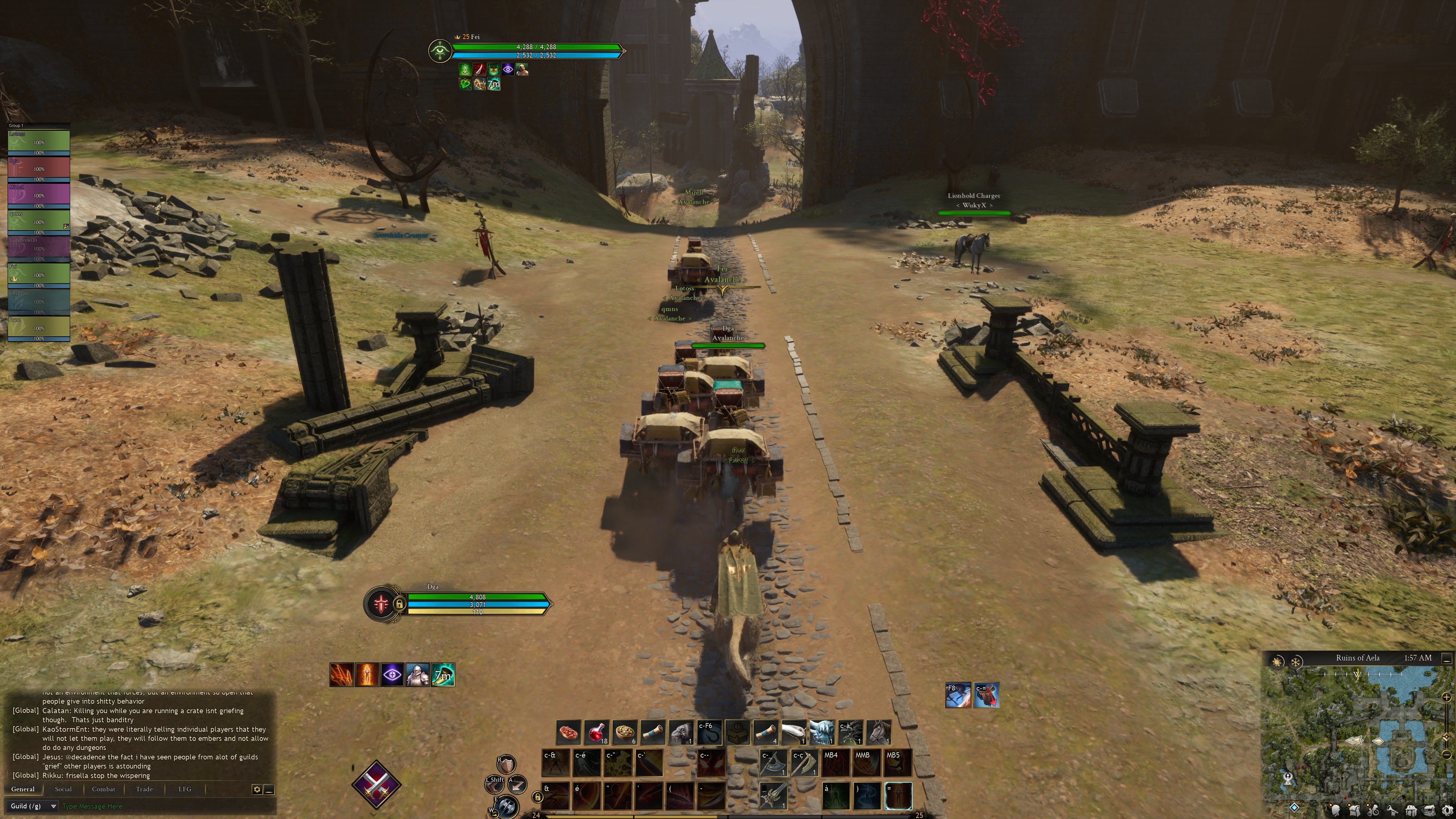Switch to the Social chat tab
1456x819 pixels.
(x=63, y=789)
